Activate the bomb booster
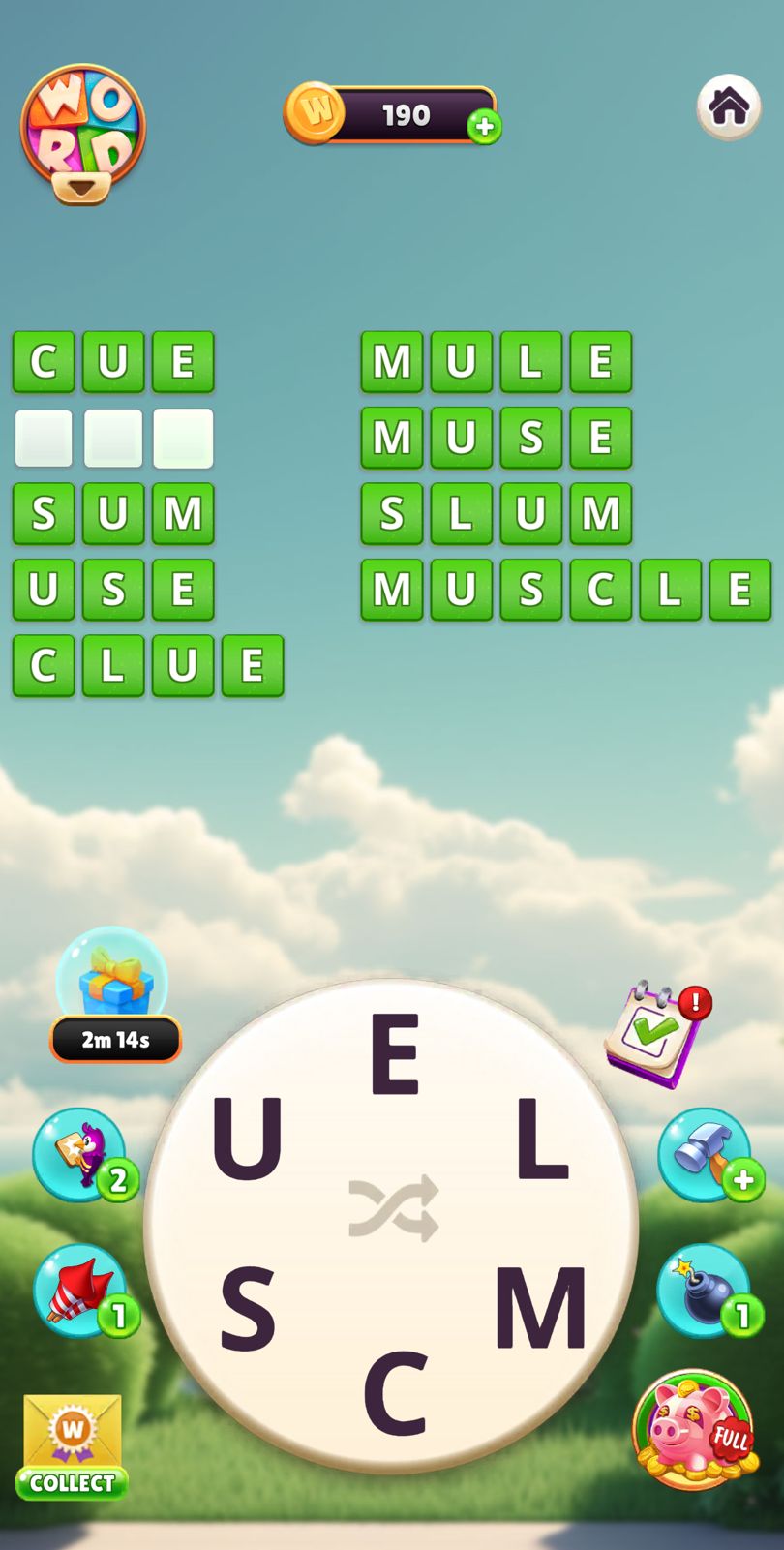 pyautogui.click(x=705, y=1291)
